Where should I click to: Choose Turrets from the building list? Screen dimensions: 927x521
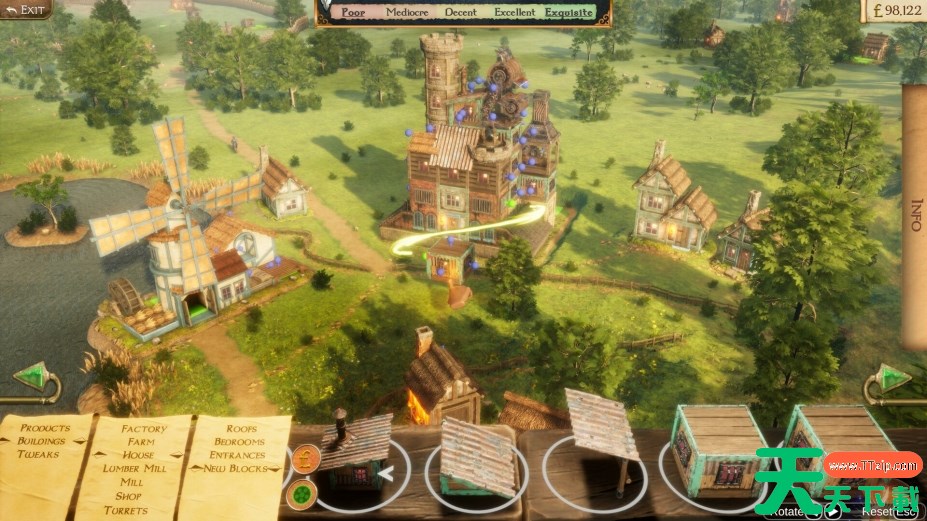(x=125, y=510)
